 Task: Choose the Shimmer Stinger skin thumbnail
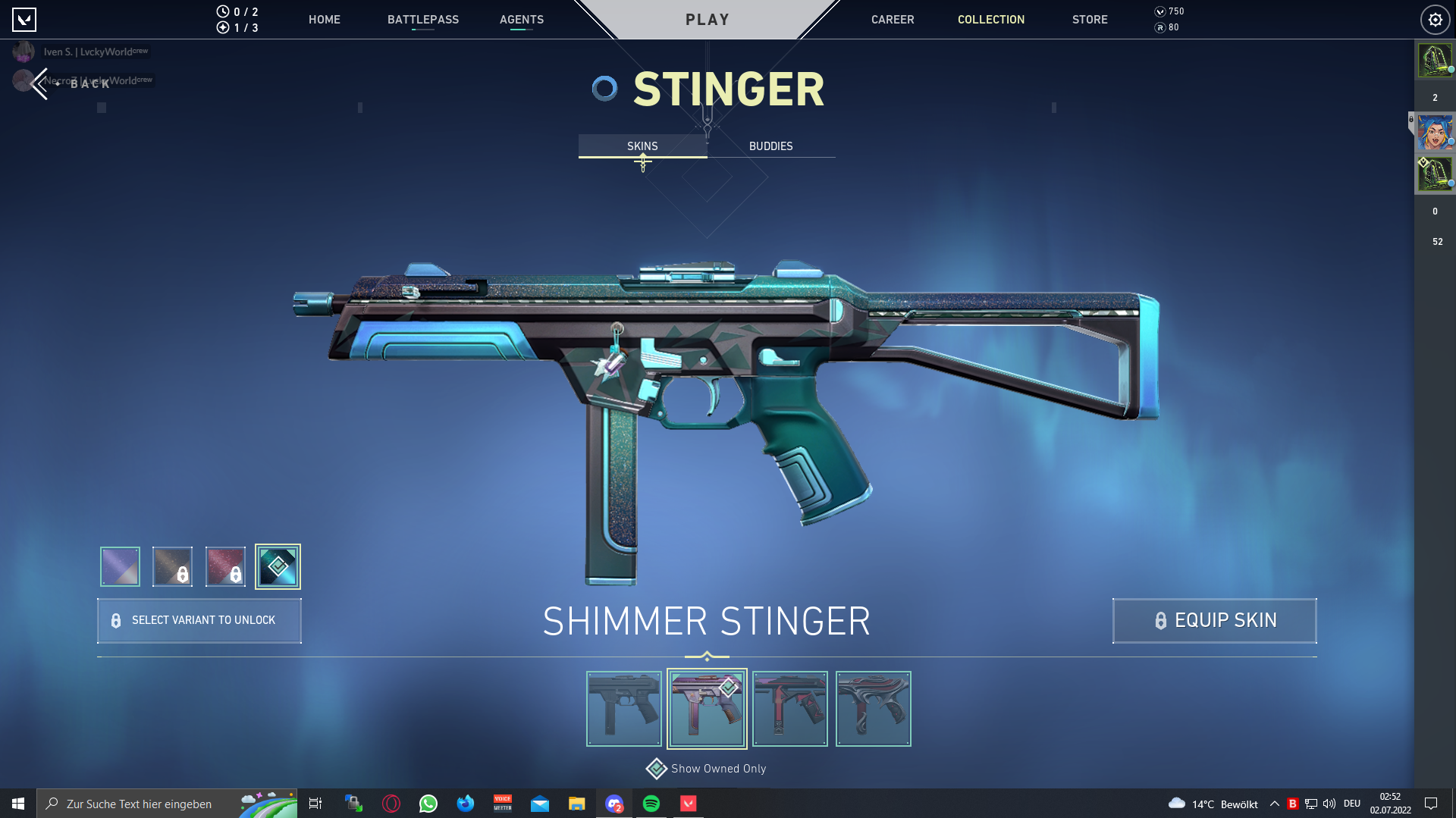pos(707,709)
